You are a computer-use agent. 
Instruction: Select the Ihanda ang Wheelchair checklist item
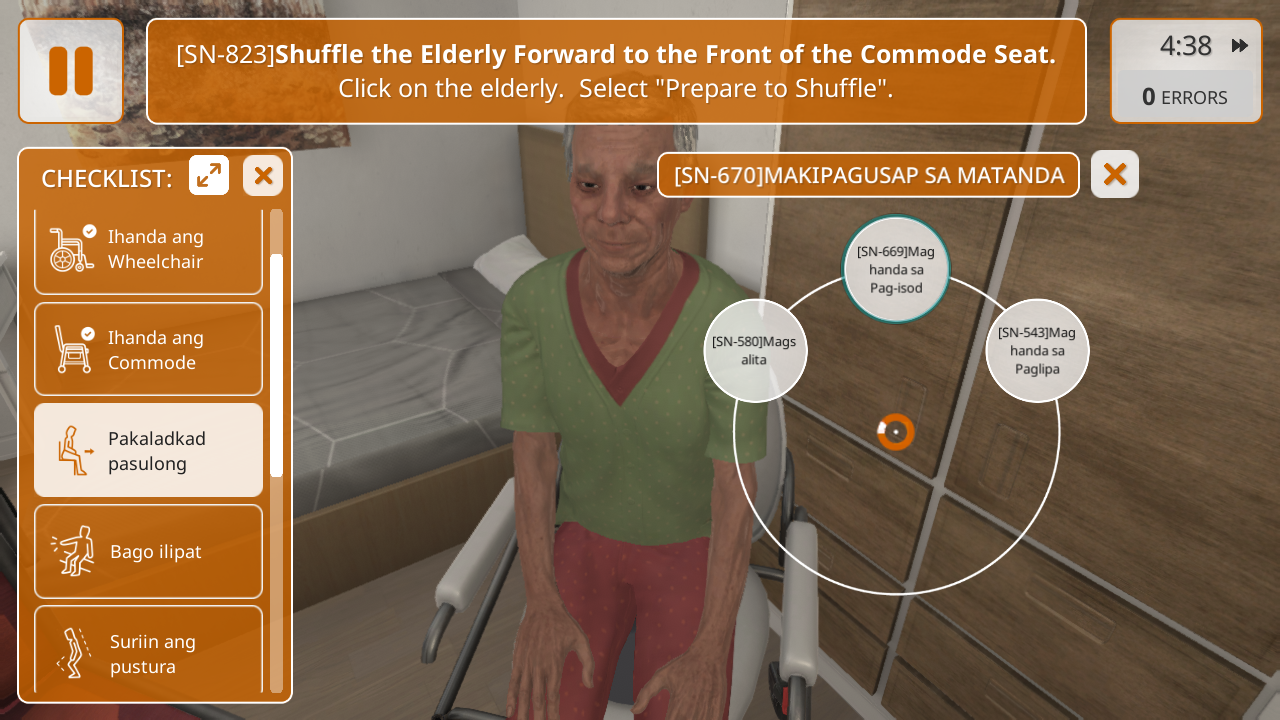148,249
